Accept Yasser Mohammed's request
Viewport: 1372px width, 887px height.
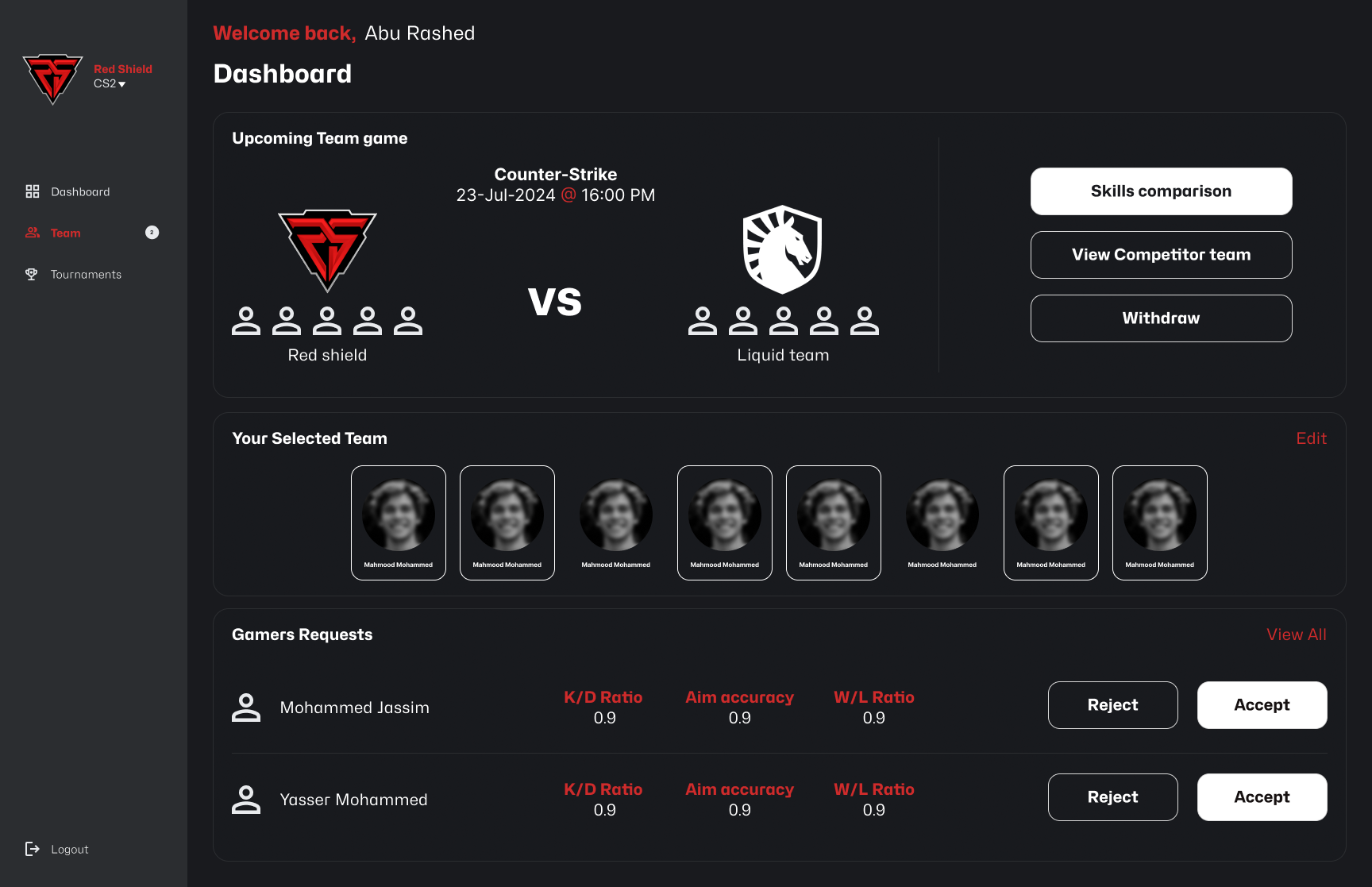1262,797
